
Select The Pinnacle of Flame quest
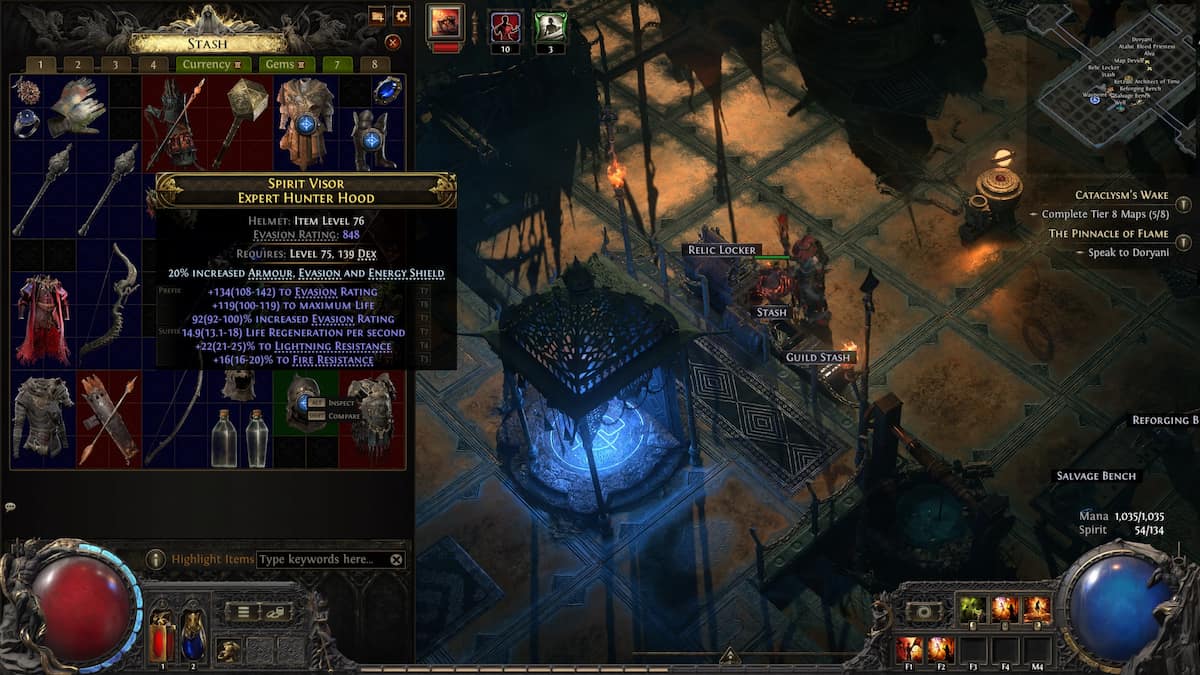1108,234
